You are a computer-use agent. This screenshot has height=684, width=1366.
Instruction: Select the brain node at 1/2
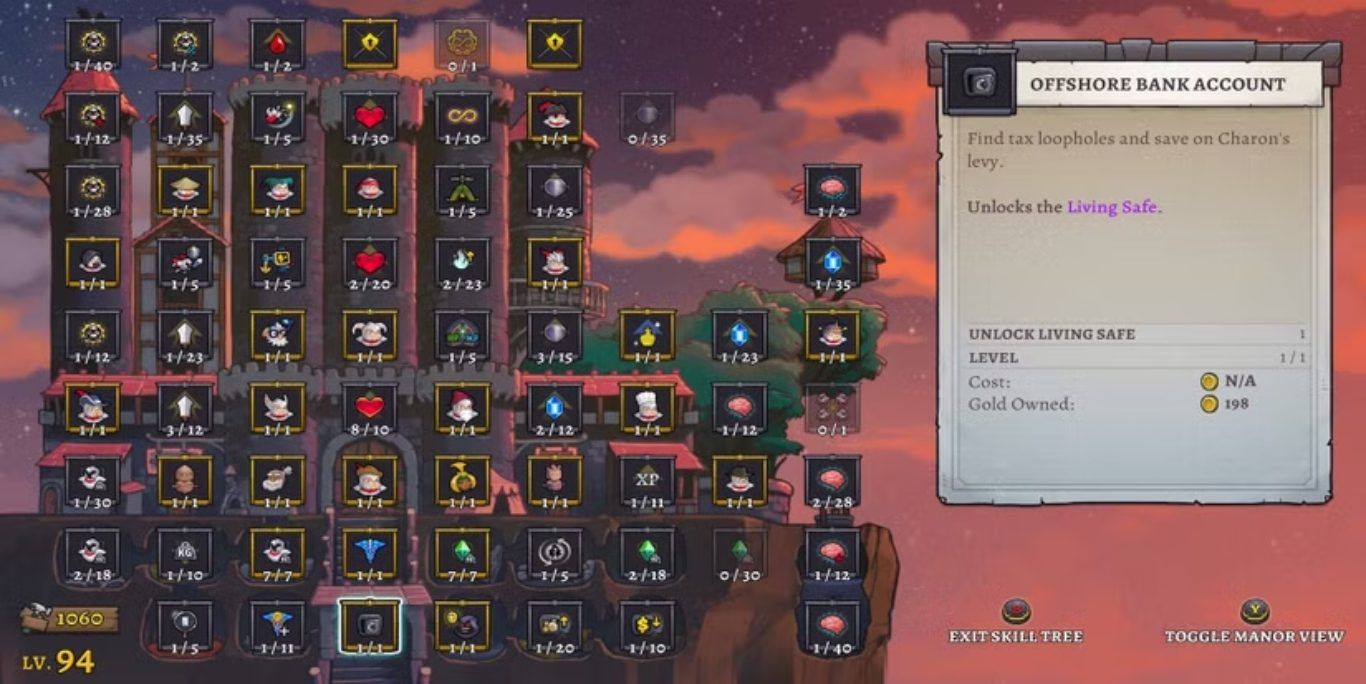(x=832, y=188)
